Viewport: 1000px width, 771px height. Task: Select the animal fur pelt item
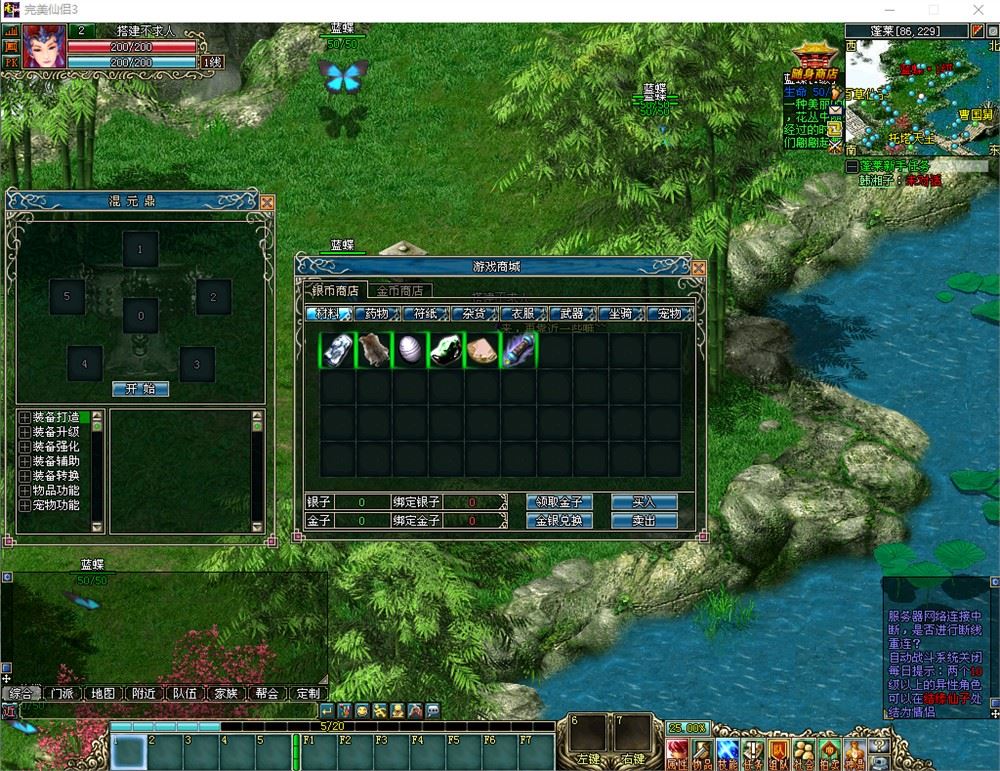[375, 350]
